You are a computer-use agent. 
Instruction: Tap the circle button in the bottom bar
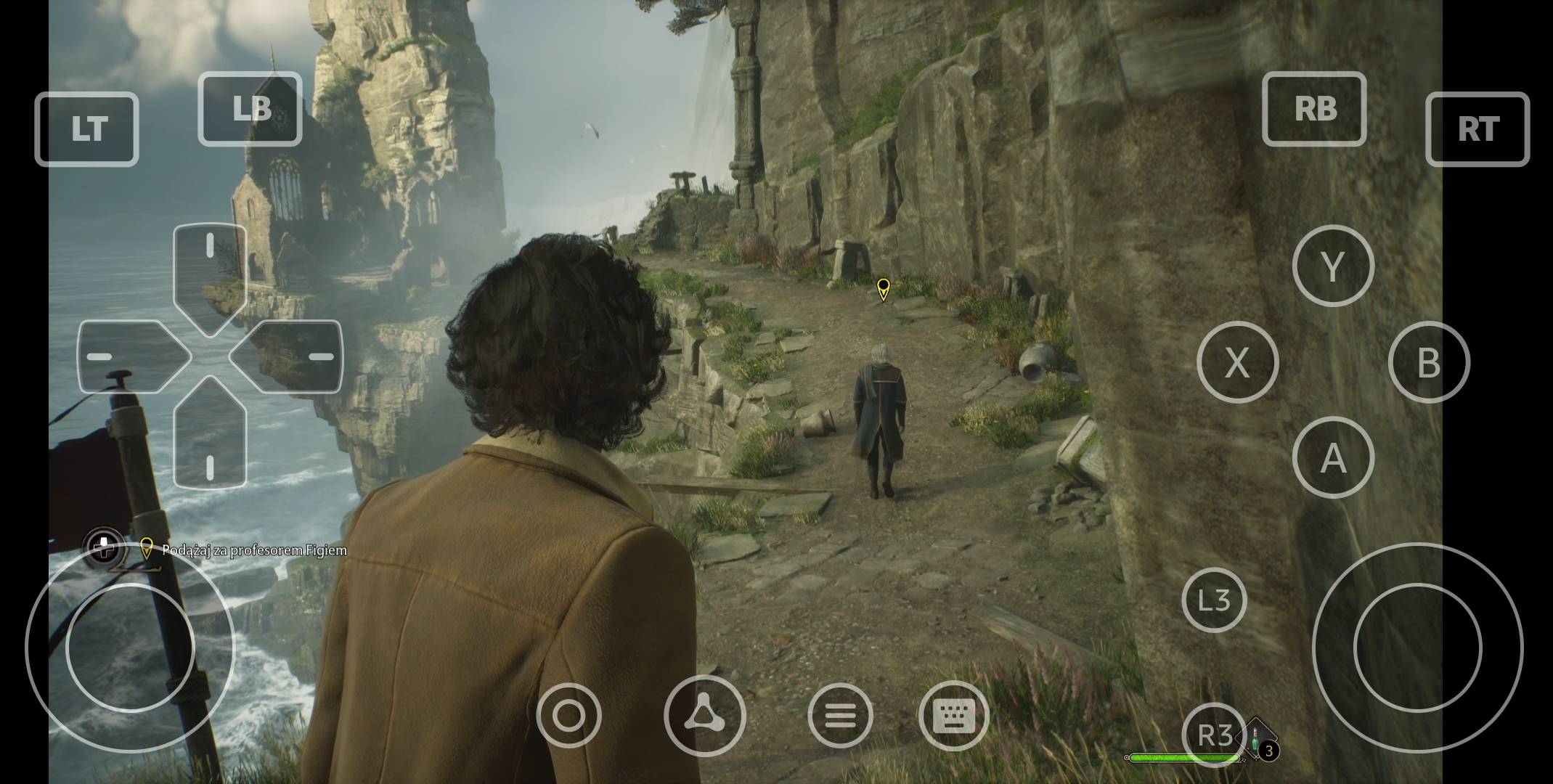click(x=568, y=716)
